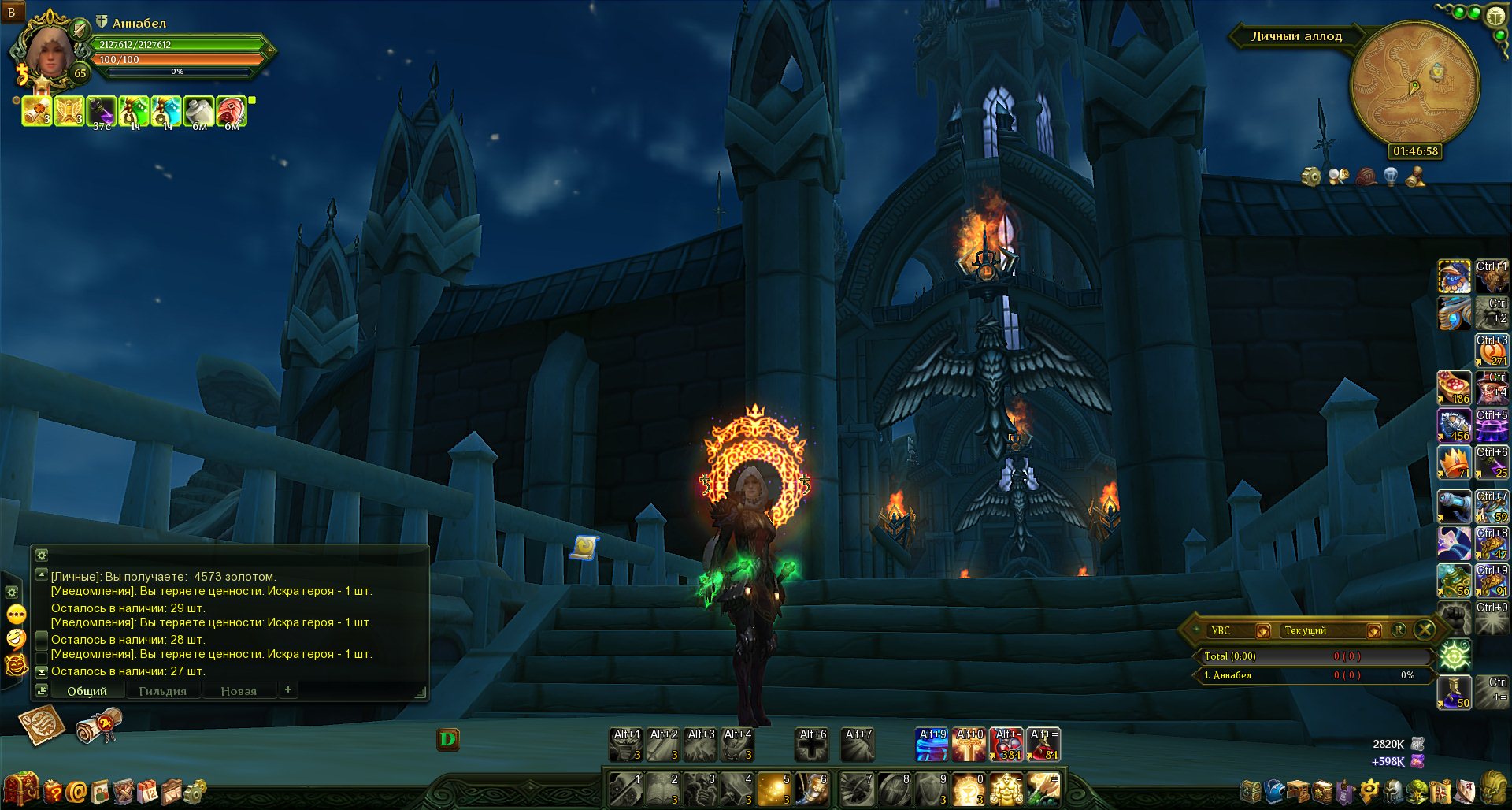This screenshot has width=1512, height=810.
Task: Use the horn ability in slot 6
Action: pyautogui.click(x=811, y=789)
